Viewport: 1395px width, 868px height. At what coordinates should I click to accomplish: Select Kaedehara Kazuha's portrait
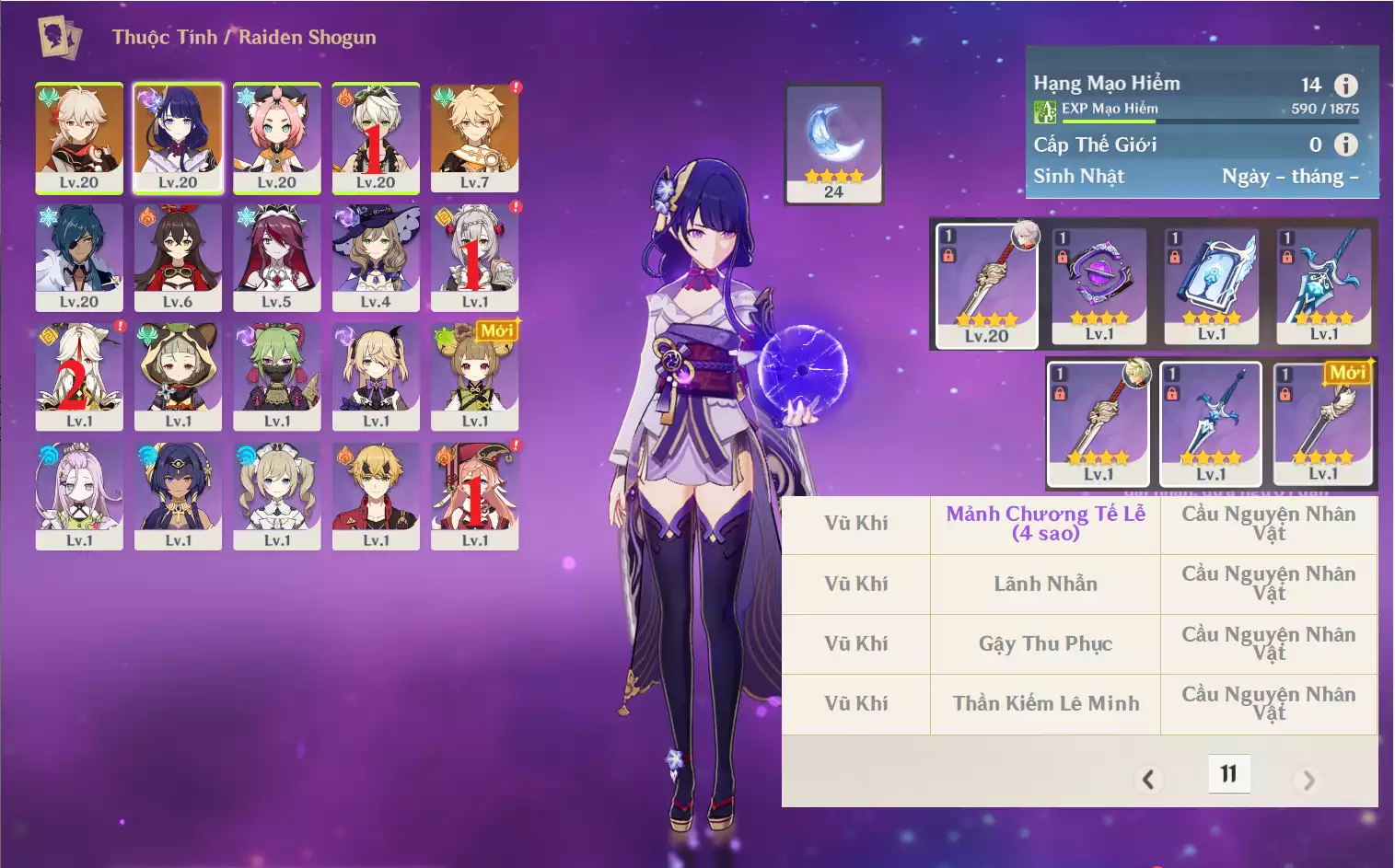[x=79, y=137]
